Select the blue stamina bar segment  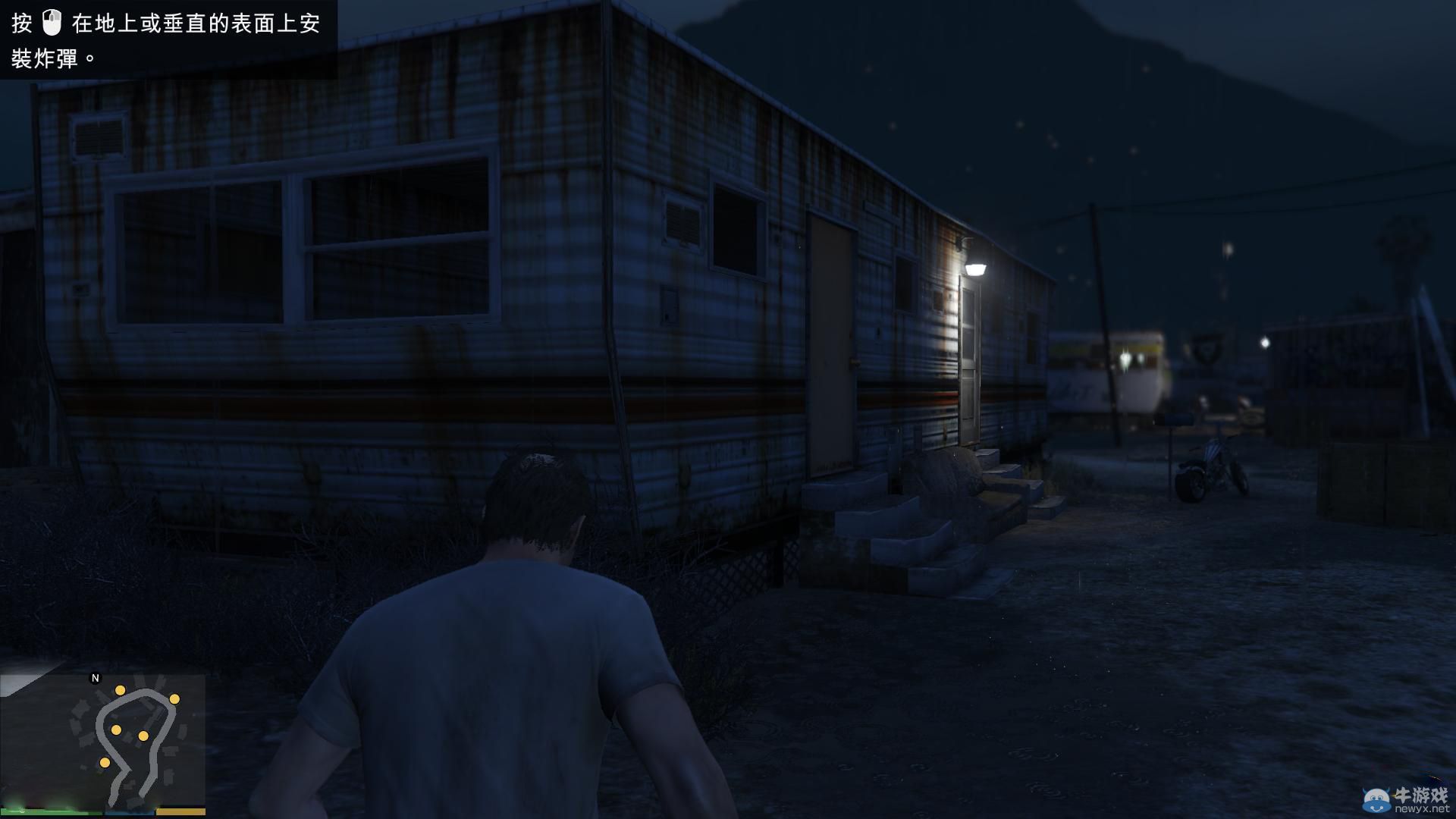(x=129, y=812)
